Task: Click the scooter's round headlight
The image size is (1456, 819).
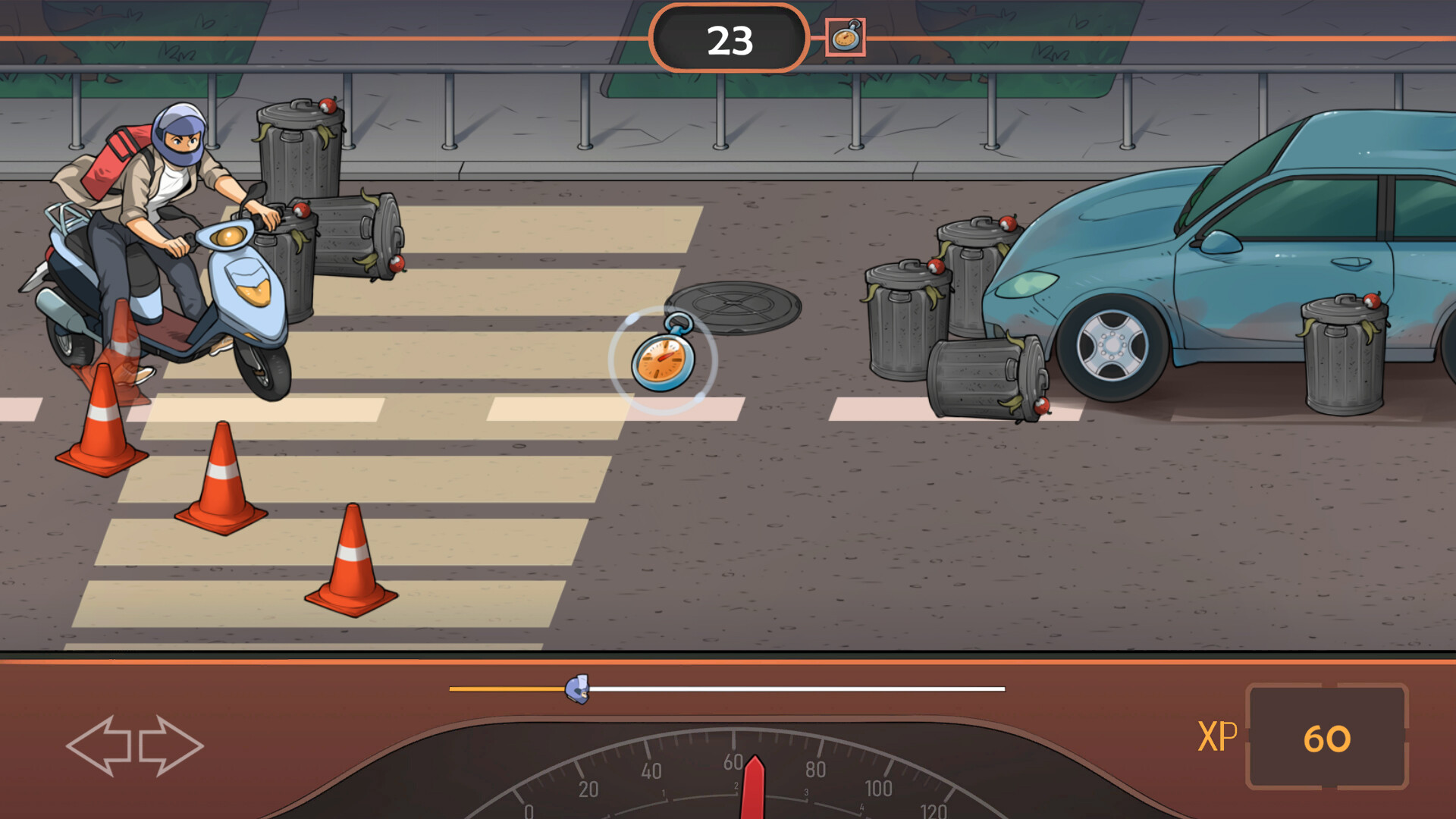Action: coord(229,236)
